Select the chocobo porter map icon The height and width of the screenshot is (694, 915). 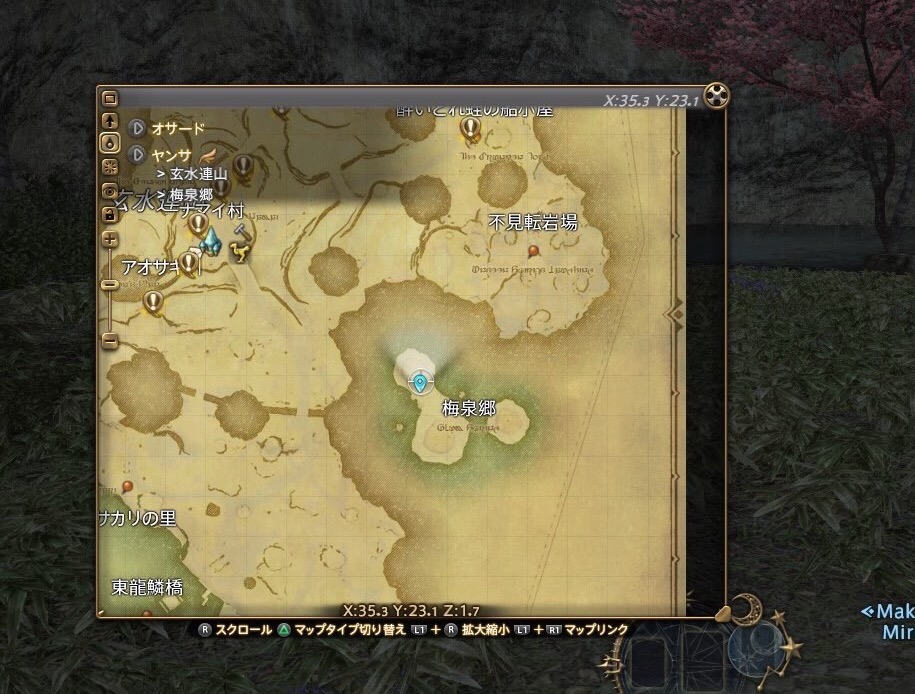pyautogui.click(x=240, y=252)
